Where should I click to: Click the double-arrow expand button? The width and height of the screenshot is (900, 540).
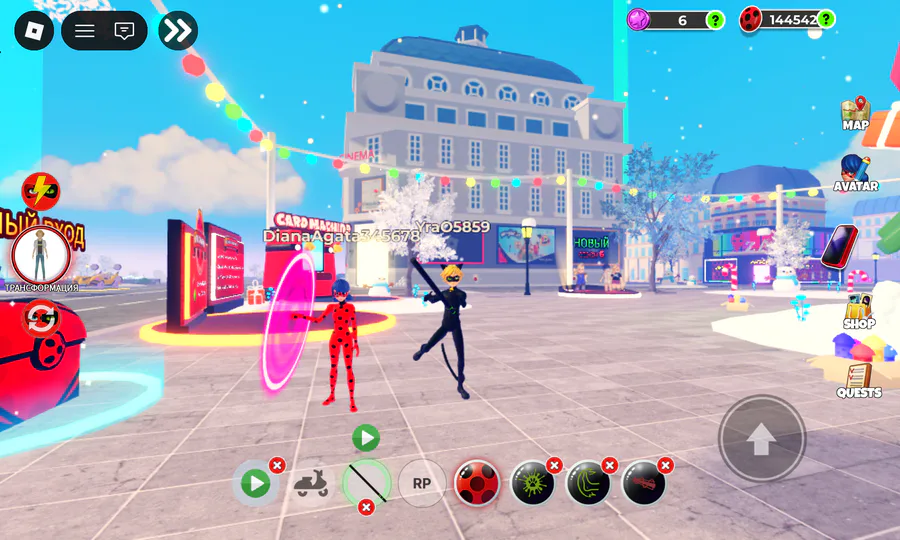point(178,30)
